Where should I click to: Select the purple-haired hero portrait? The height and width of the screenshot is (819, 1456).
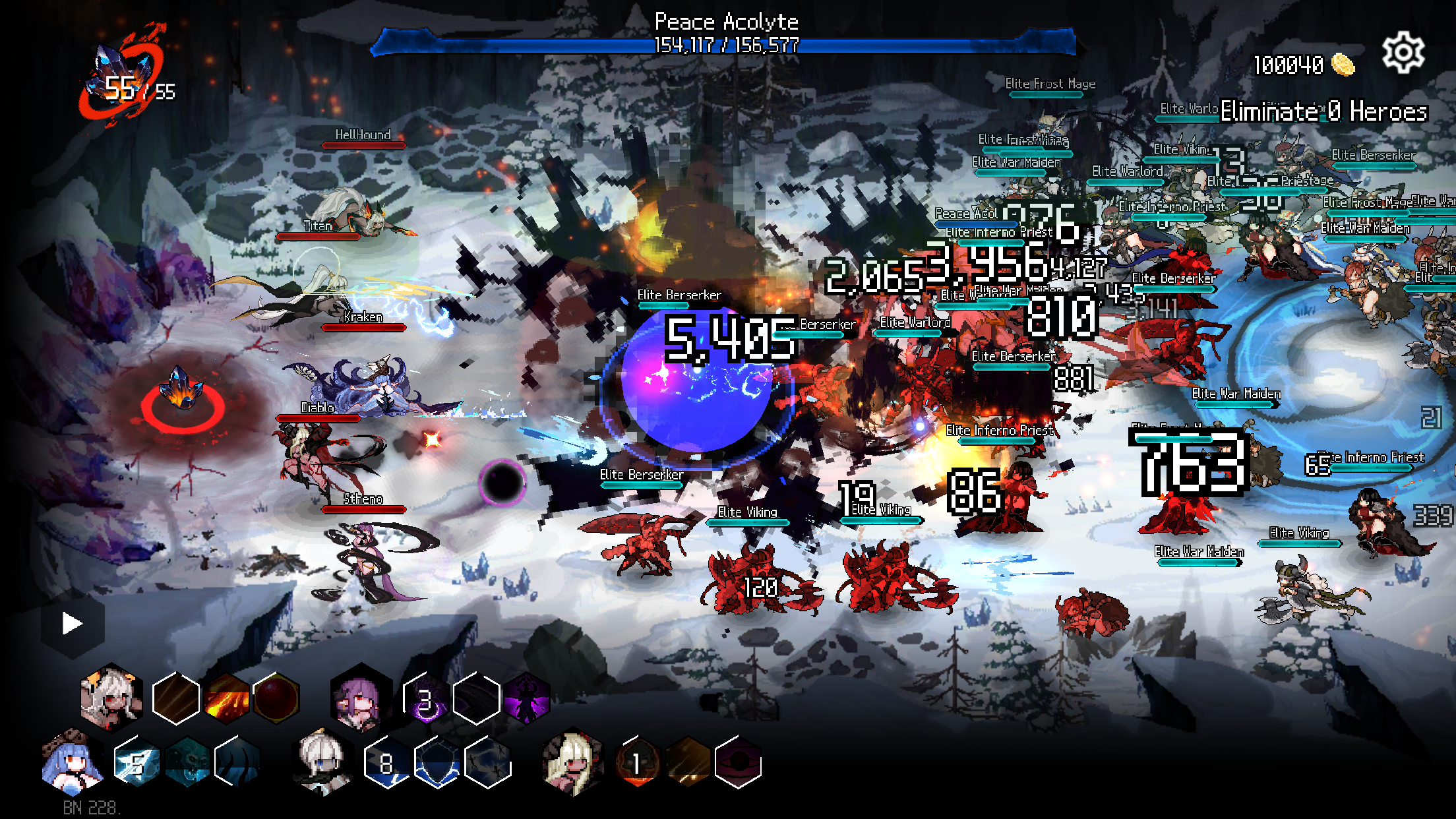point(360,699)
